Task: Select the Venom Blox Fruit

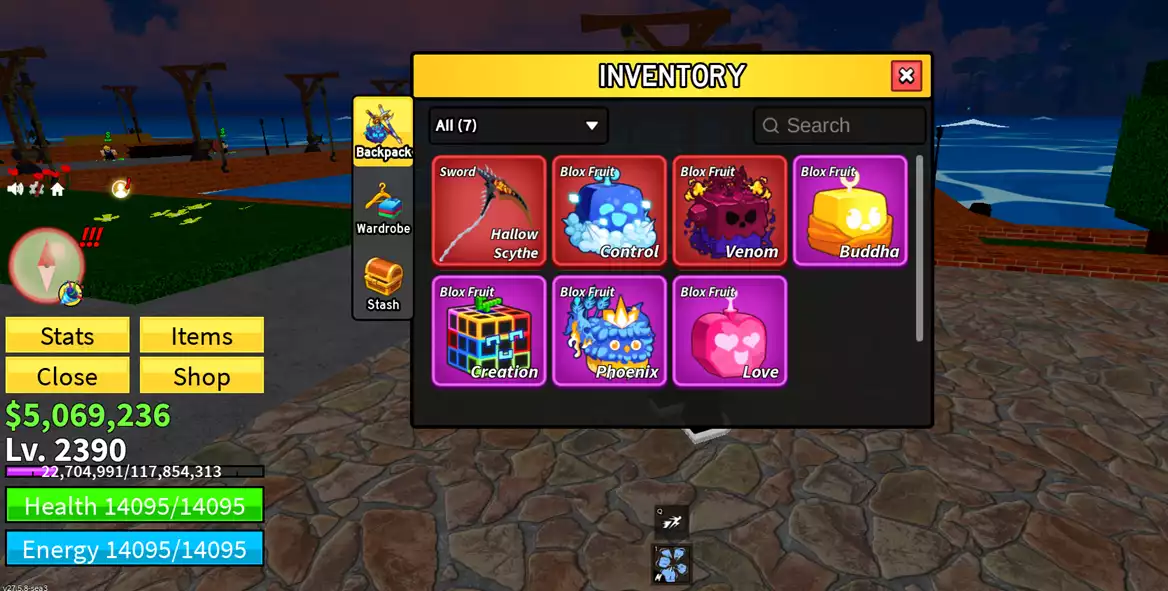Action: tap(730, 211)
